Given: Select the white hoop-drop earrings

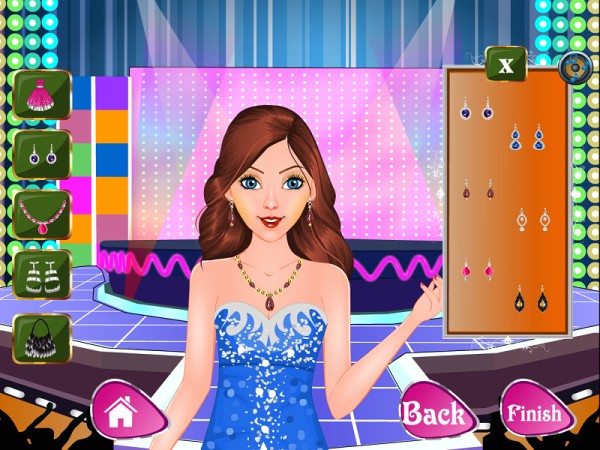Looking at the screenshot, I should point(532,218).
